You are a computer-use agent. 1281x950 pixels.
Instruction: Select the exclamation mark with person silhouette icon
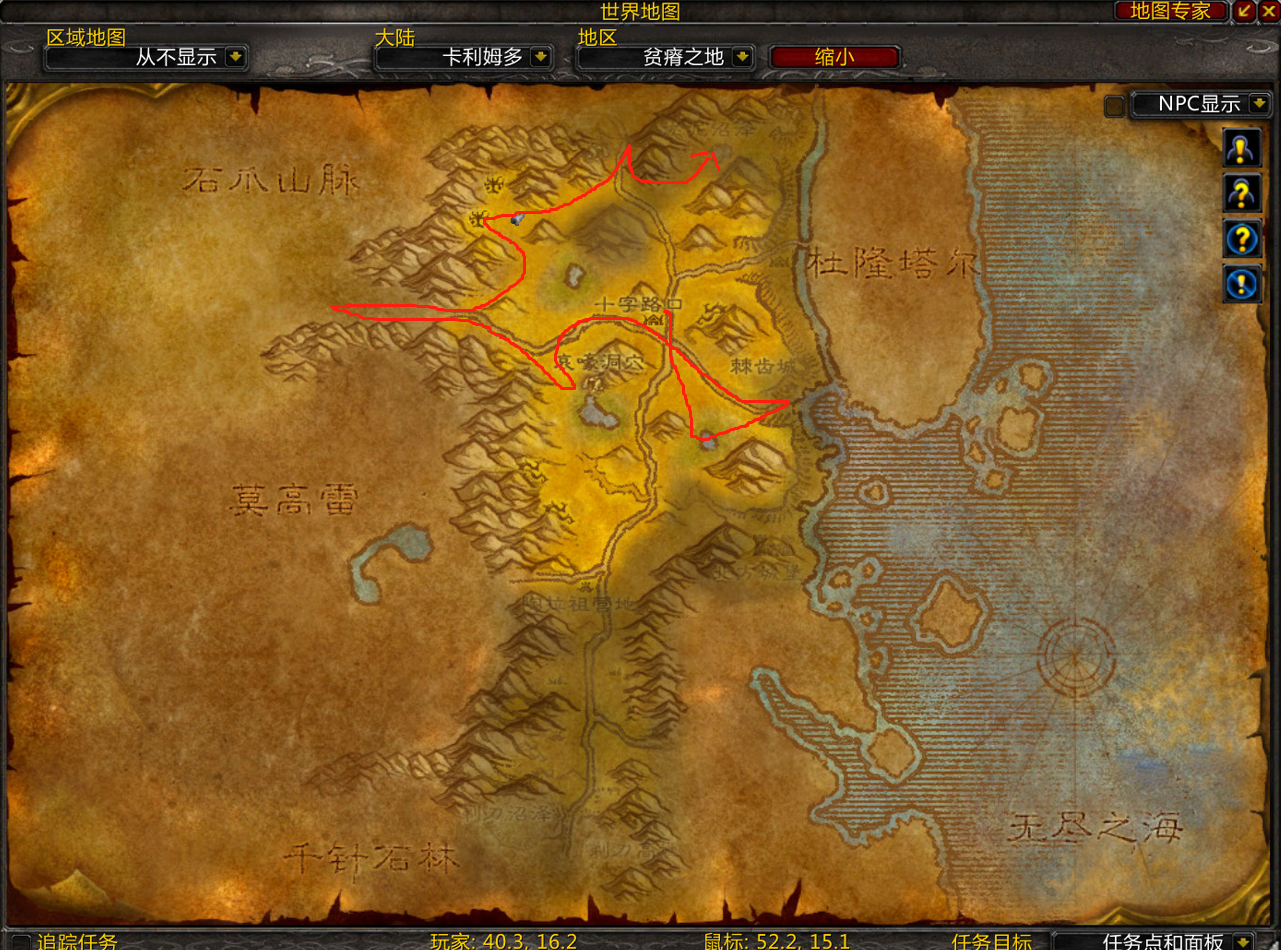pyautogui.click(x=1241, y=148)
